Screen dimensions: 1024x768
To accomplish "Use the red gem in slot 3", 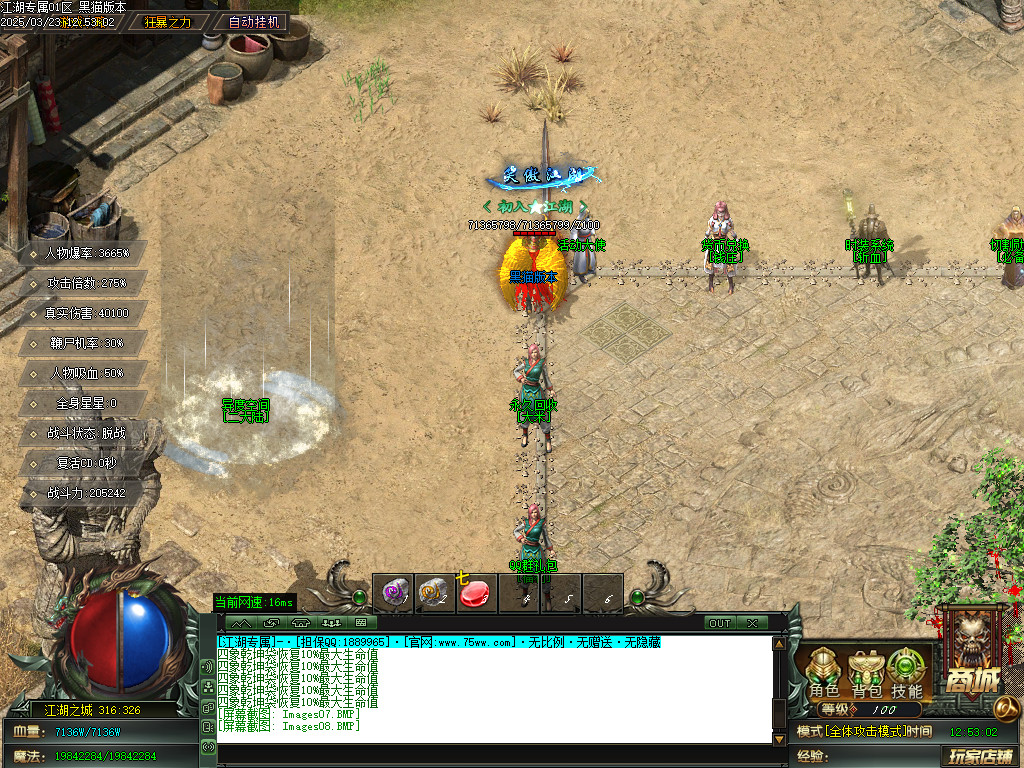I will (477, 593).
